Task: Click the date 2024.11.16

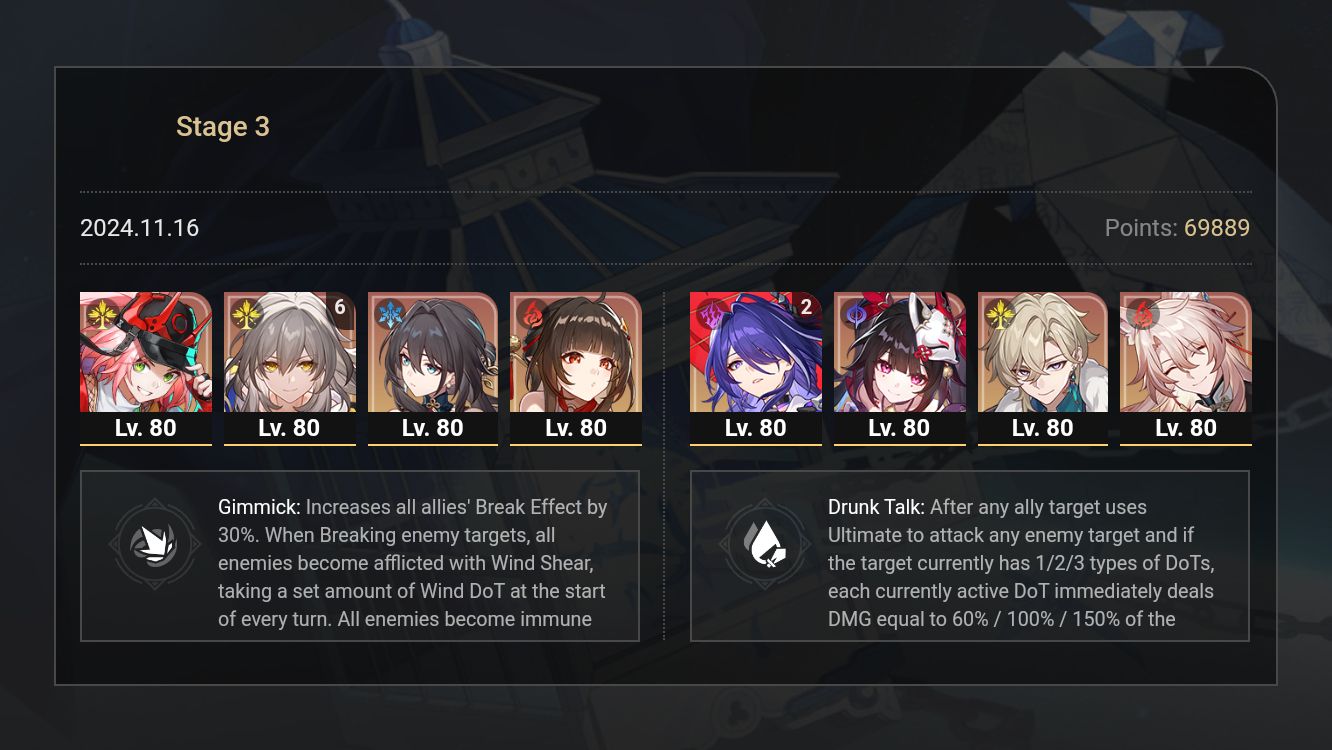Action: (x=139, y=228)
